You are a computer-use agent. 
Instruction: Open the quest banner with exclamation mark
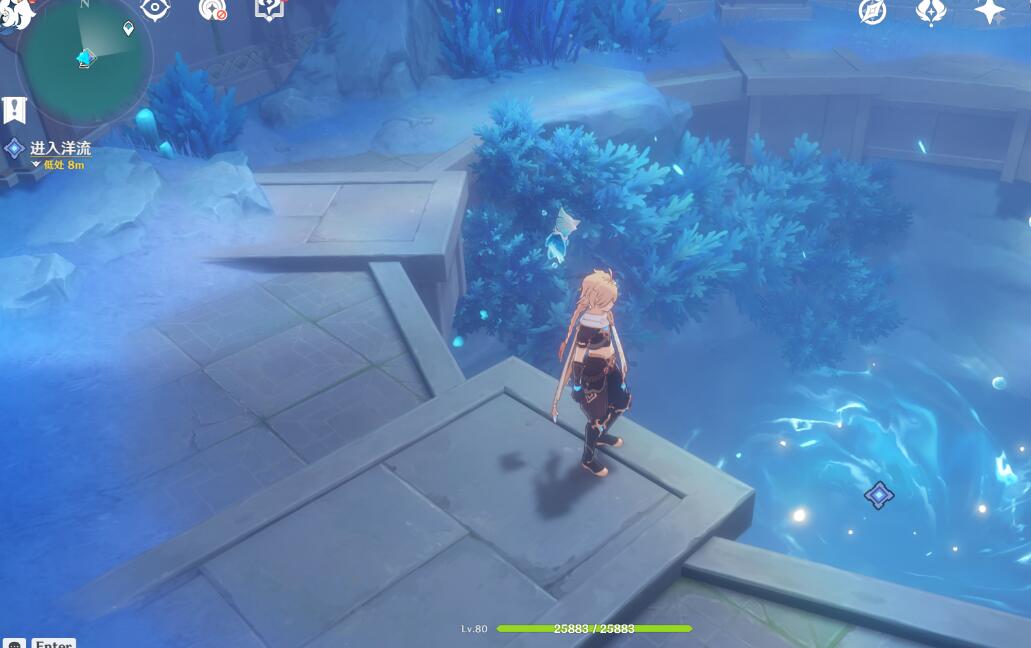[x=14, y=109]
